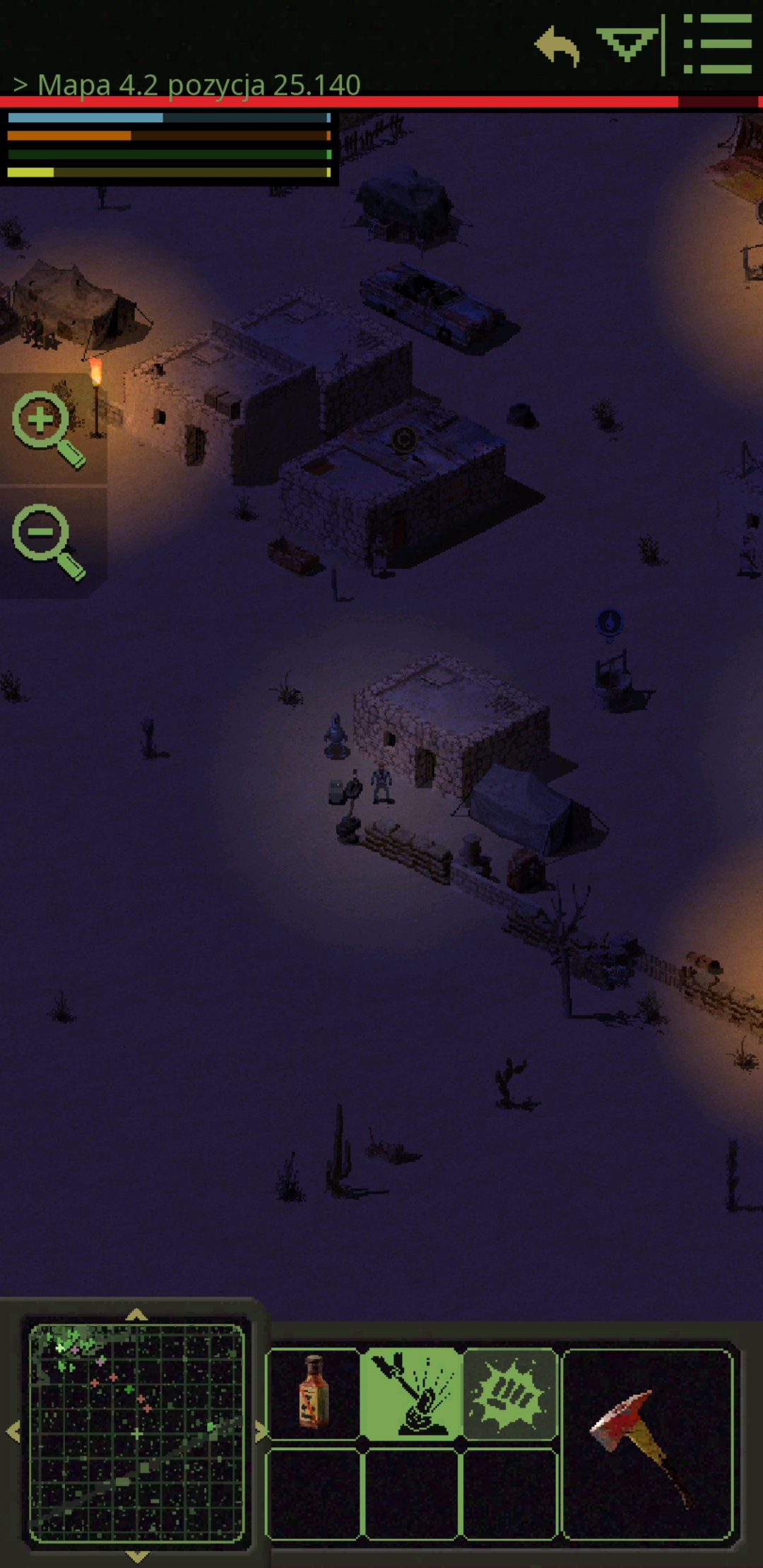Viewport: 763px width, 1568px height.
Task: Click the minimap's left arrow
Action: click(13, 1432)
